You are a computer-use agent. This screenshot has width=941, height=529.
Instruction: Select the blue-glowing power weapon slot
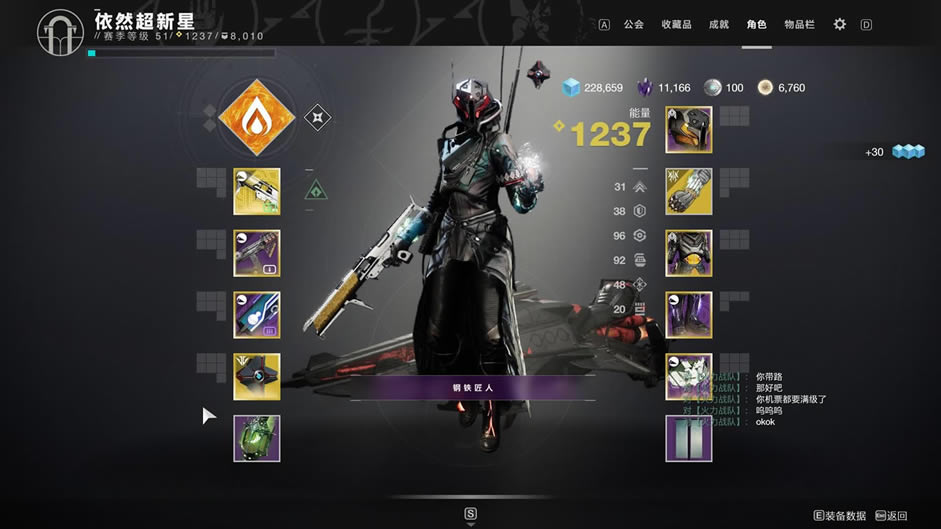(x=257, y=315)
